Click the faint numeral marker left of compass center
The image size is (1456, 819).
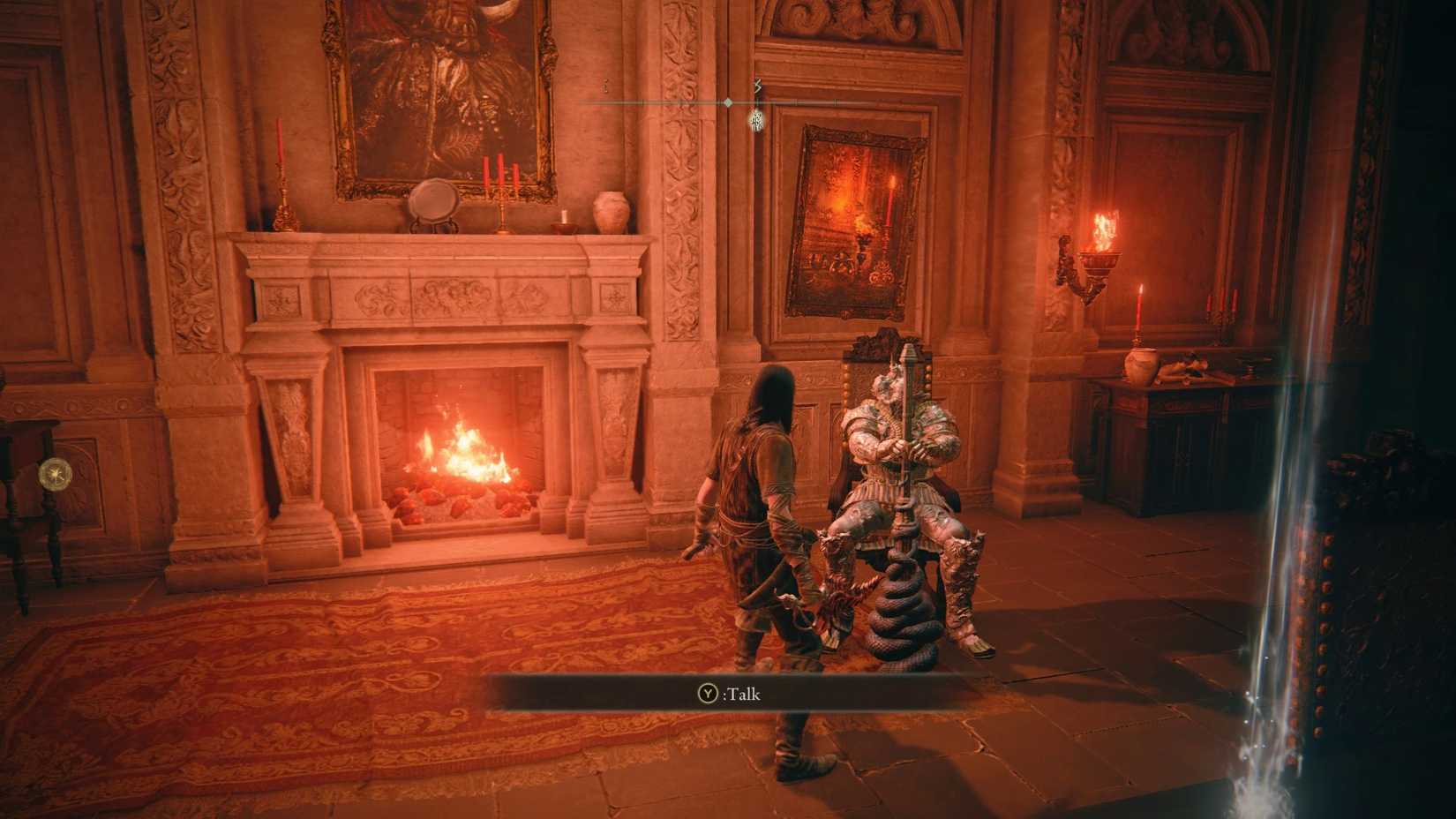[605, 86]
